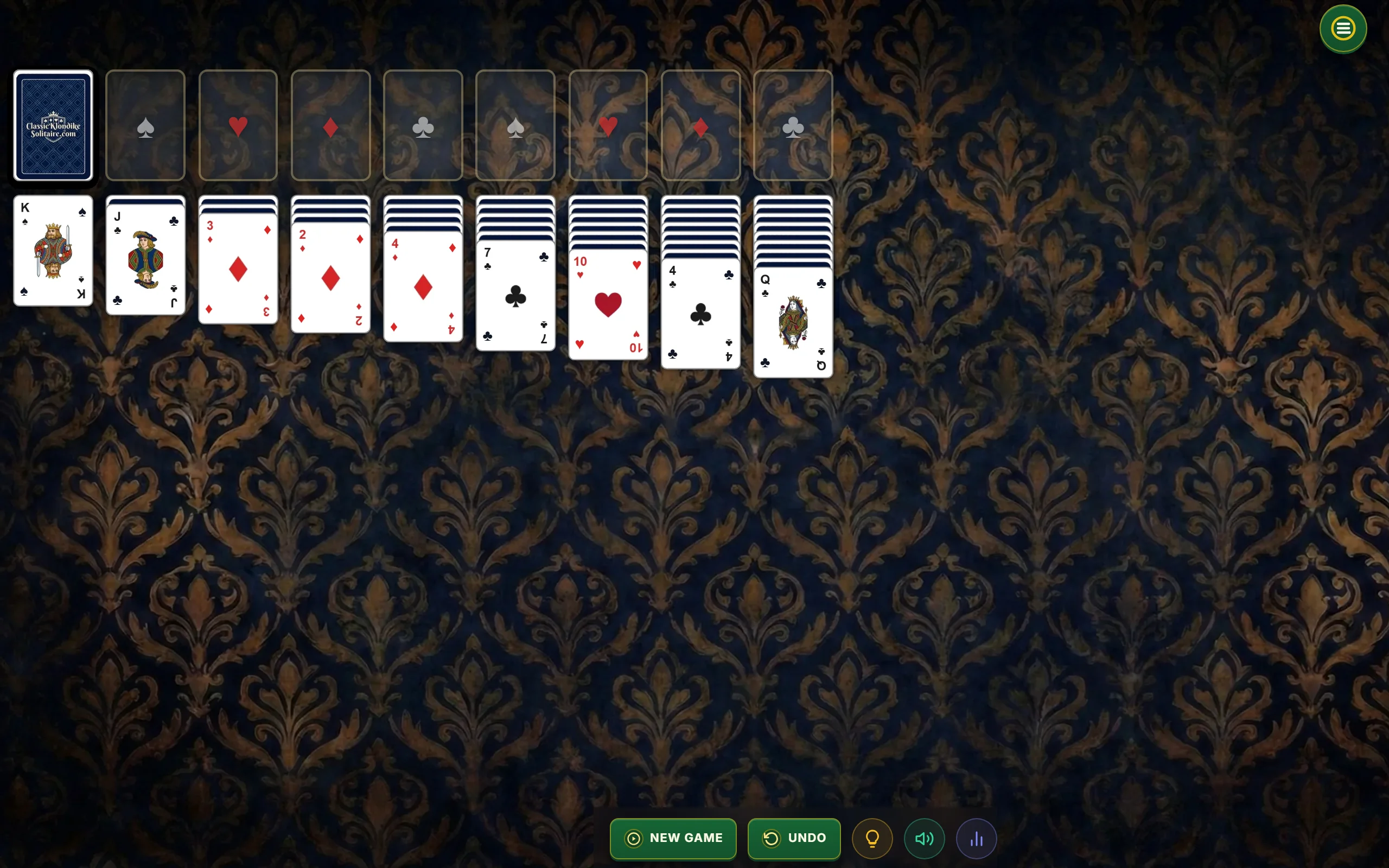Start a NEW GAME
Image resolution: width=1389 pixels, height=868 pixels.
(x=673, y=838)
